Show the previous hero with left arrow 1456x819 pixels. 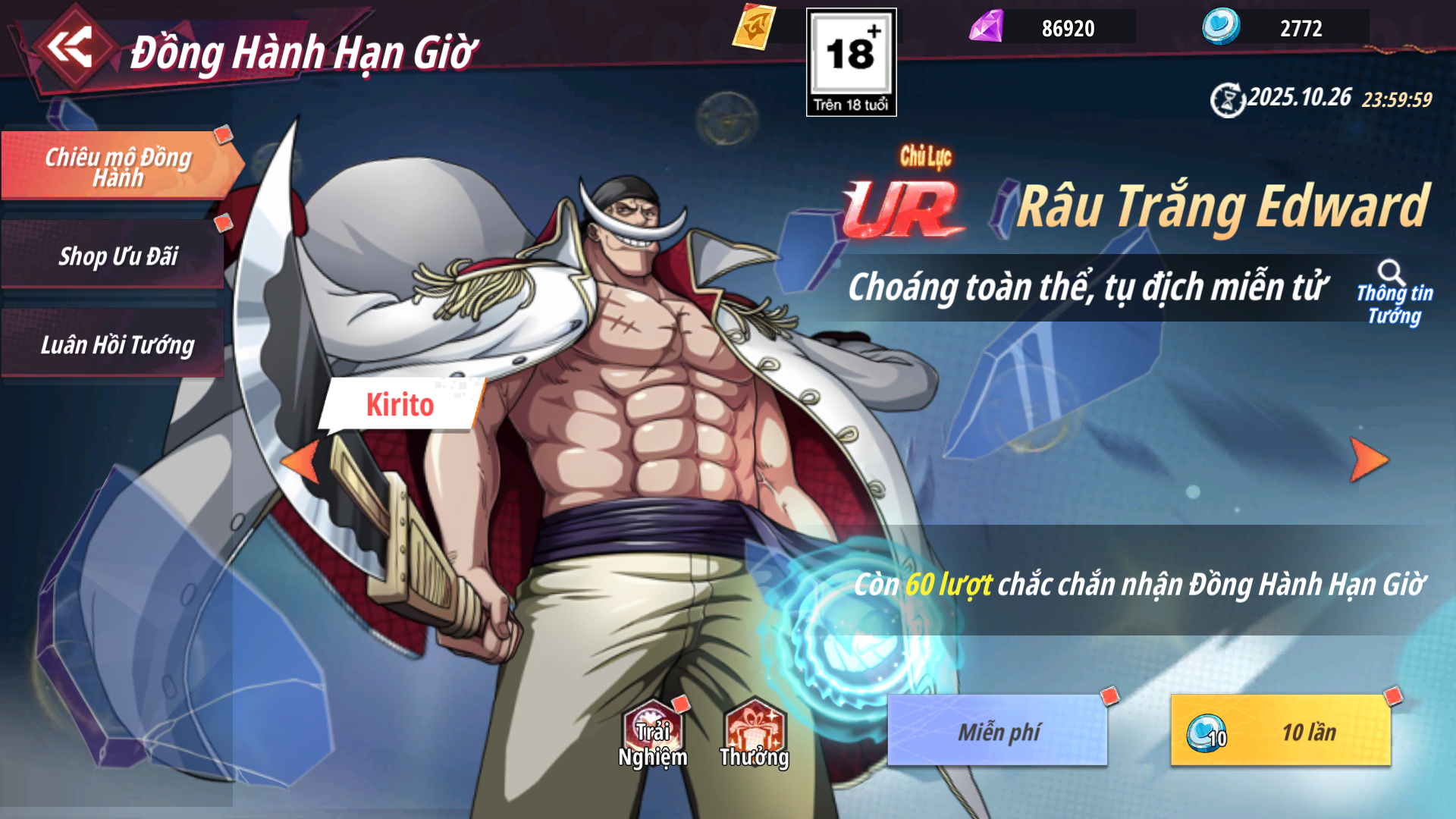[x=301, y=461]
